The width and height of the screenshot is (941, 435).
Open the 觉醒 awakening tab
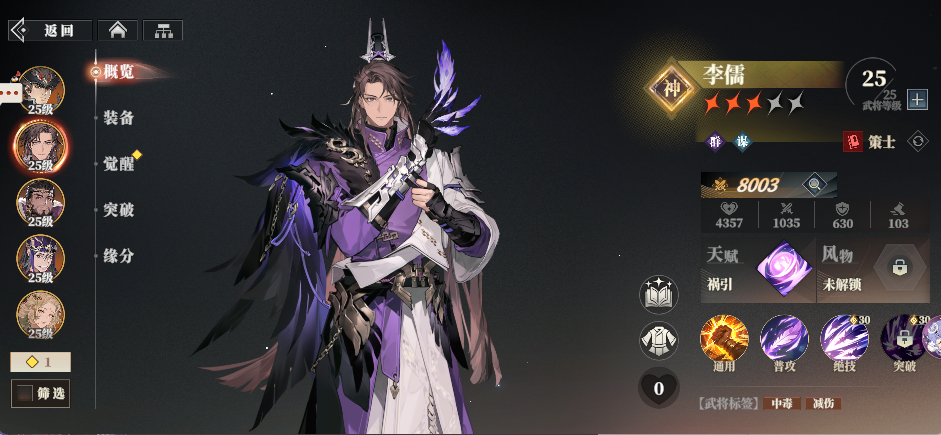[x=119, y=164]
